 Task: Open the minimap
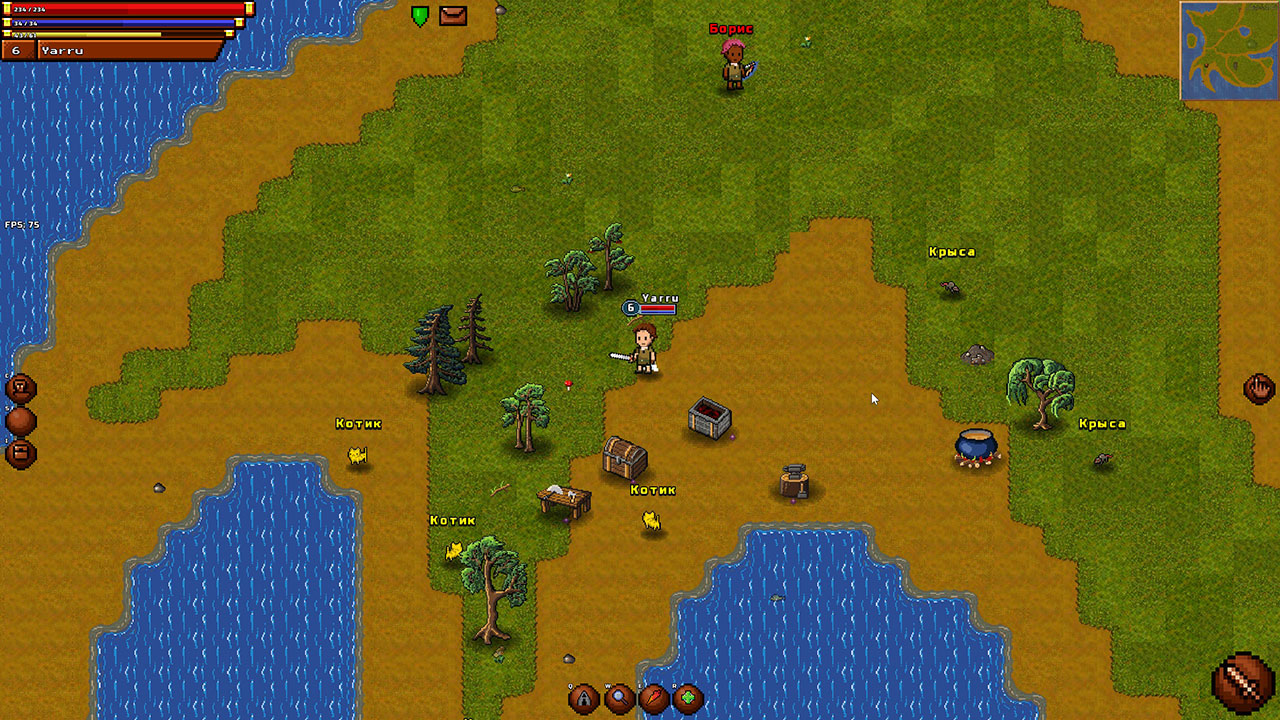click(x=1228, y=51)
